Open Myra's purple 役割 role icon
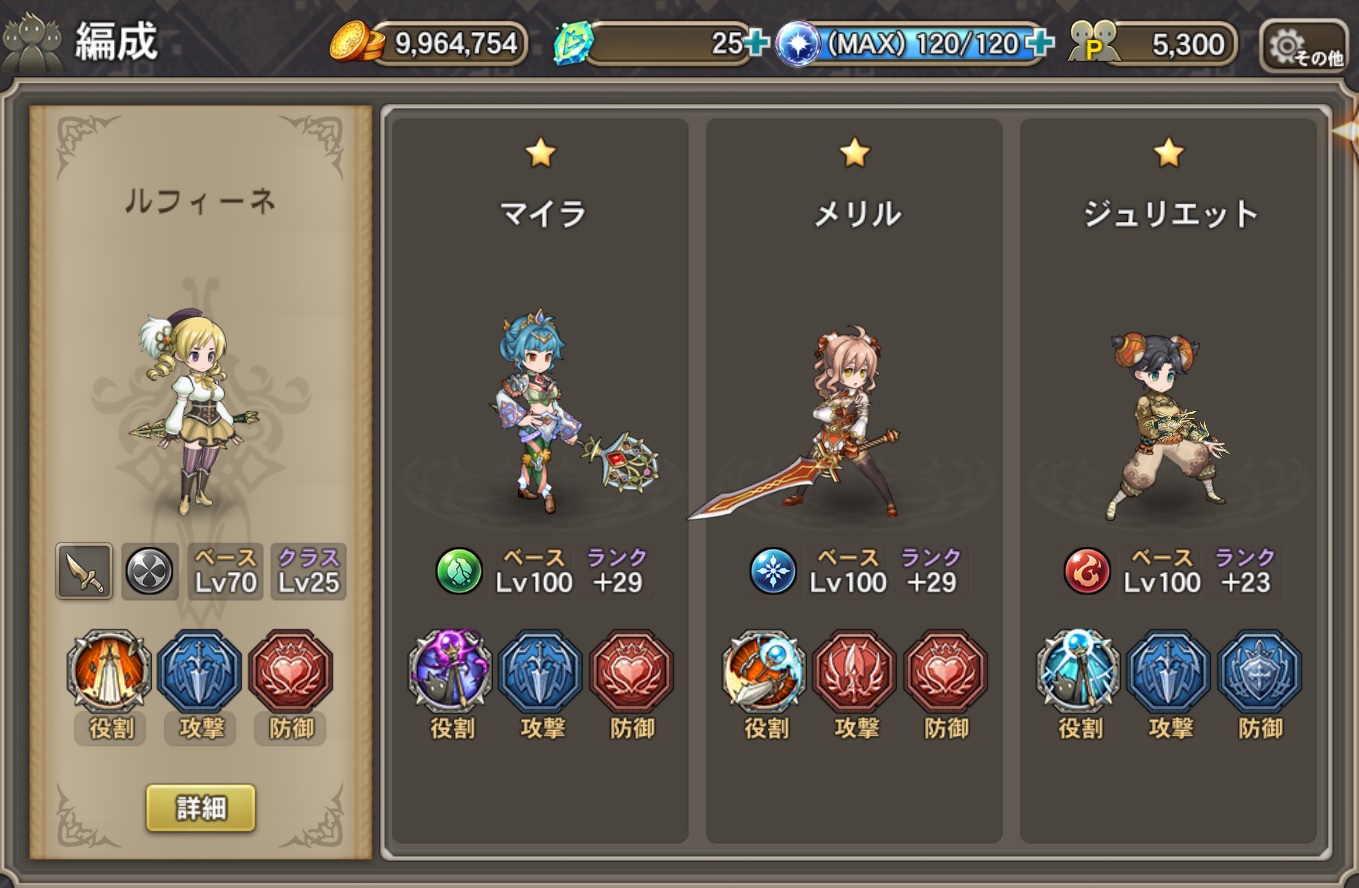Viewport: 1359px width, 888px height. pos(451,671)
